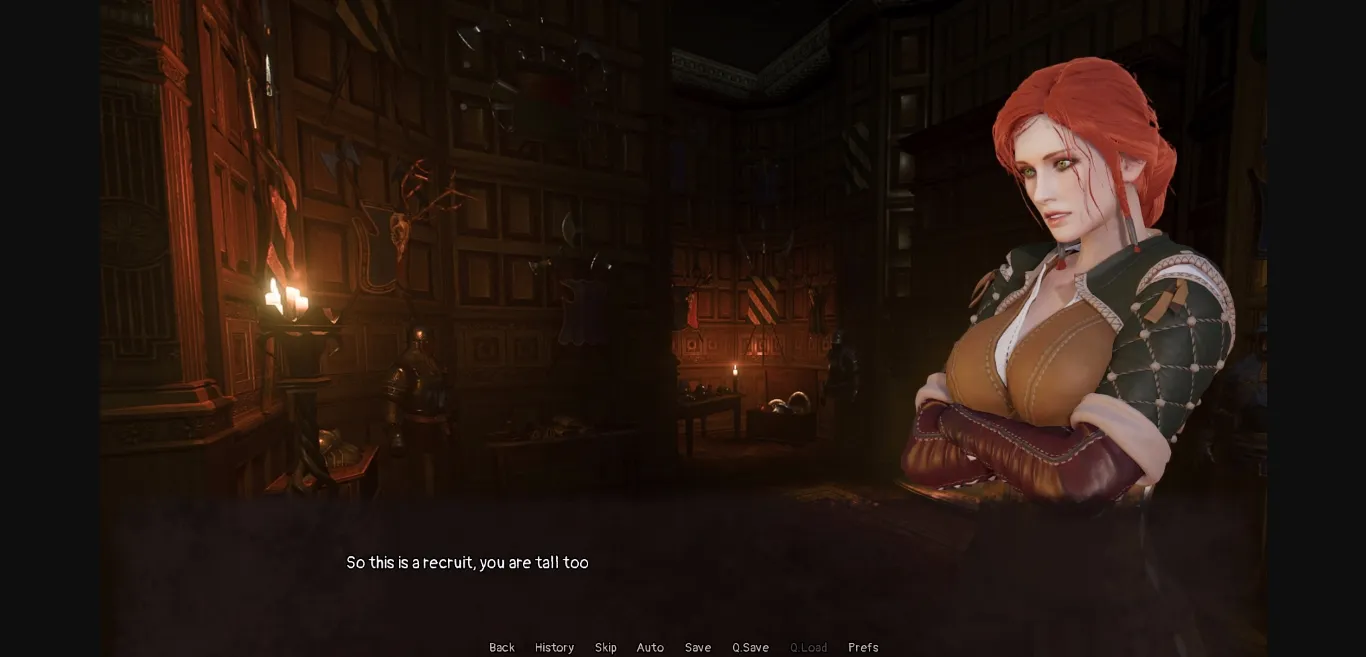Quick save with Q.Save button

pos(750,647)
